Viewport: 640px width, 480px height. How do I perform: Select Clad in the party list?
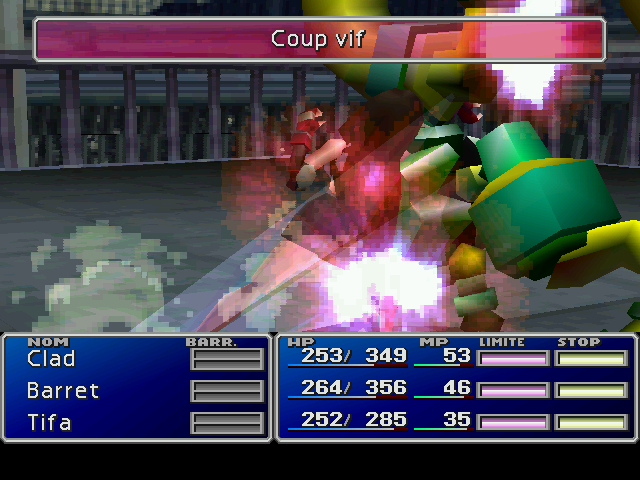[x=51, y=358]
